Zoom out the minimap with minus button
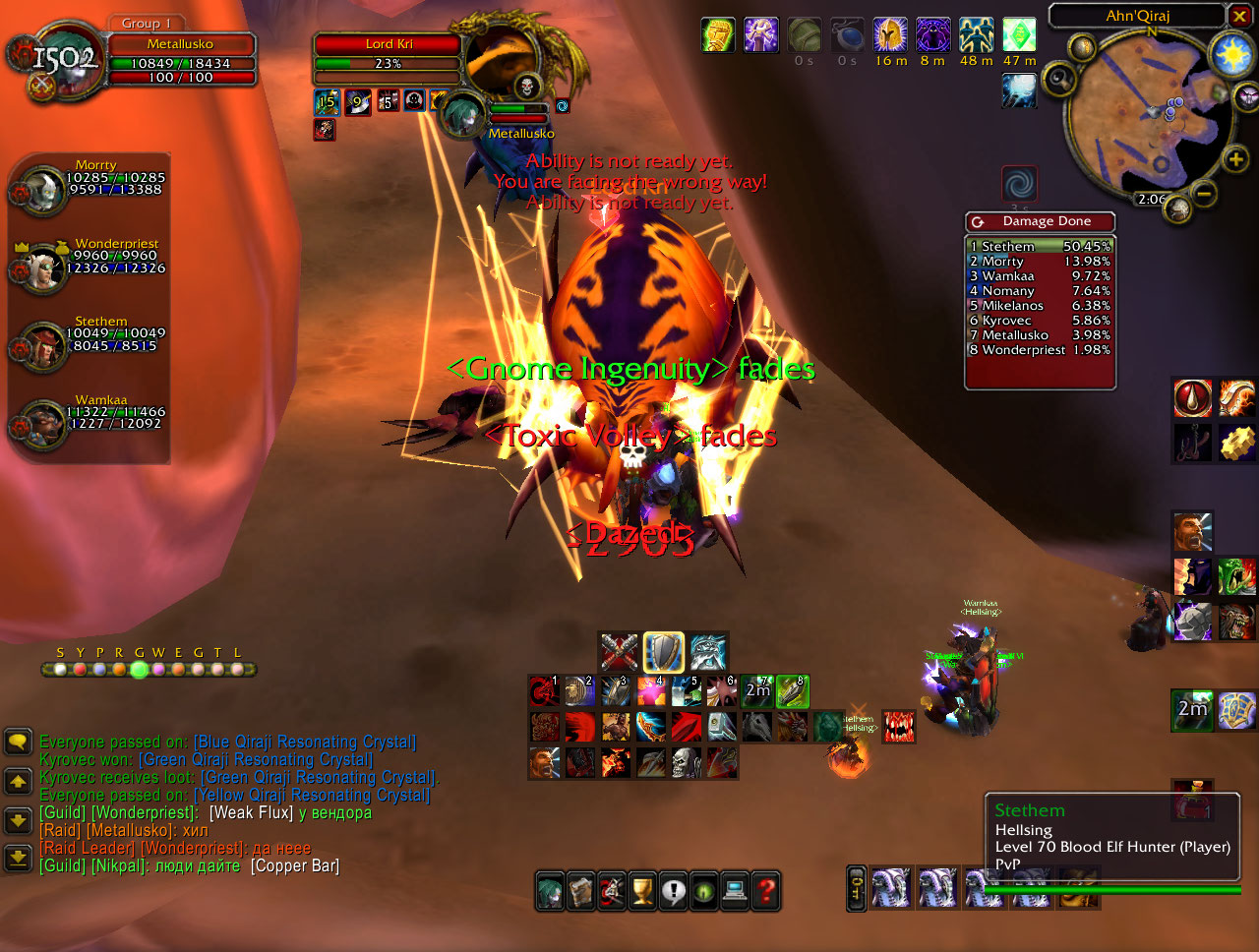 pos(1203,193)
